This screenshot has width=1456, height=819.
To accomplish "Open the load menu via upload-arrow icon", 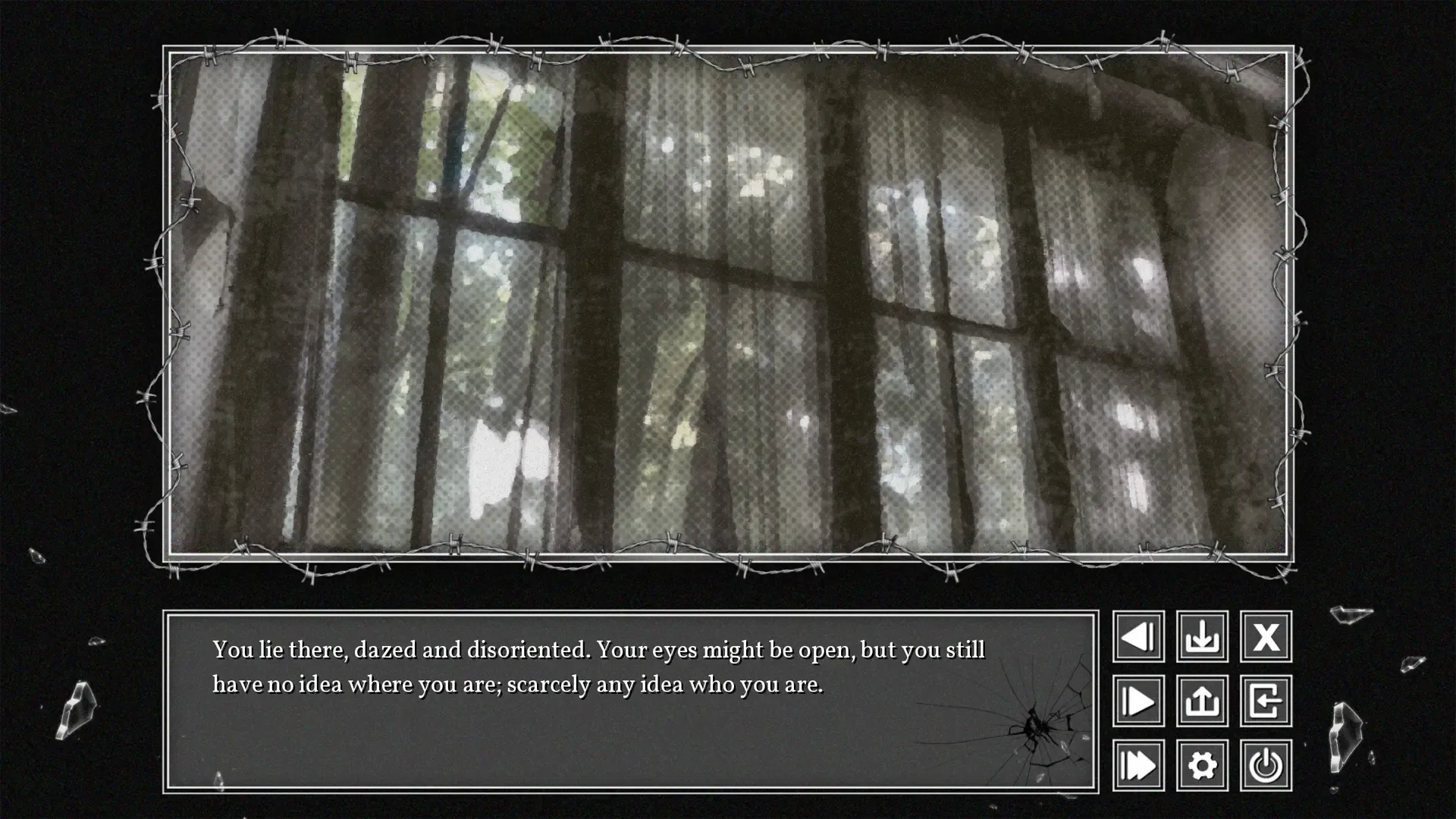I will (x=1202, y=701).
